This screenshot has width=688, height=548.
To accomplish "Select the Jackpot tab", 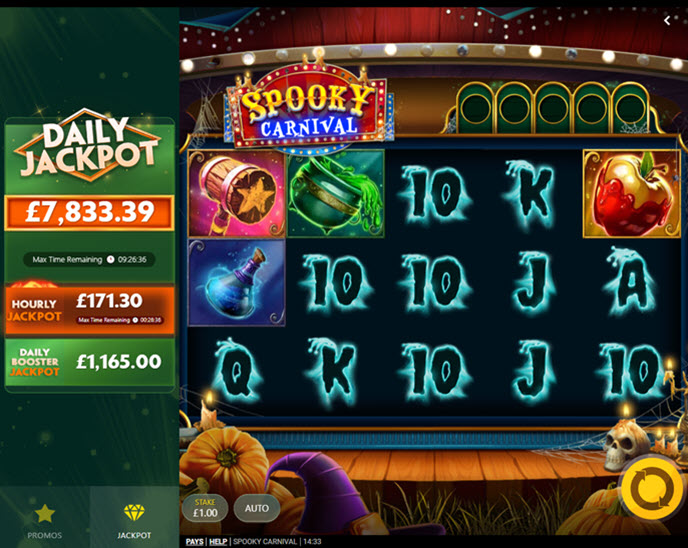I will (x=134, y=520).
